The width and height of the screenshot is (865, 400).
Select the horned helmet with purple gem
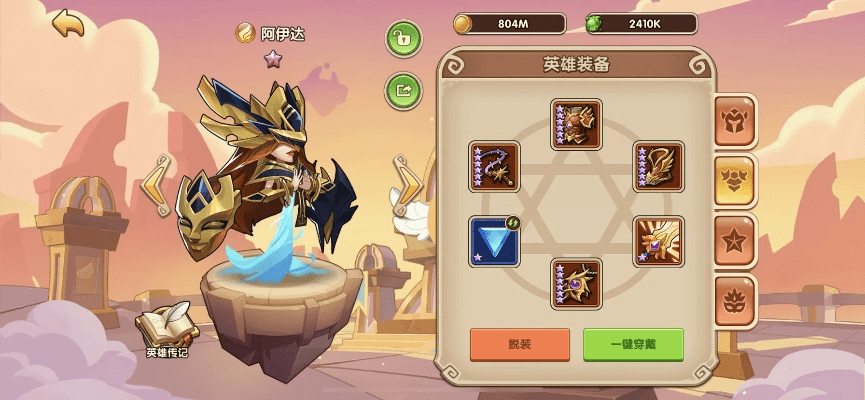point(576,284)
